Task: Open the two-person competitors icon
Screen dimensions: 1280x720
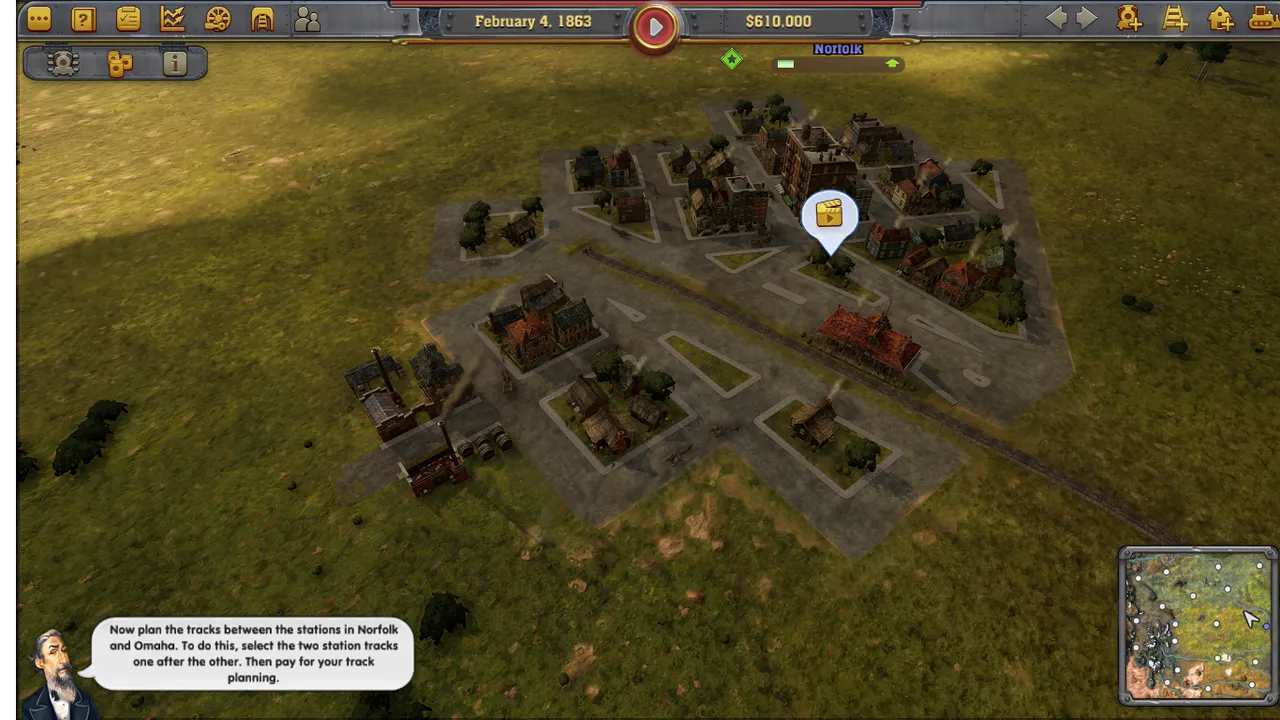Action: (307, 19)
